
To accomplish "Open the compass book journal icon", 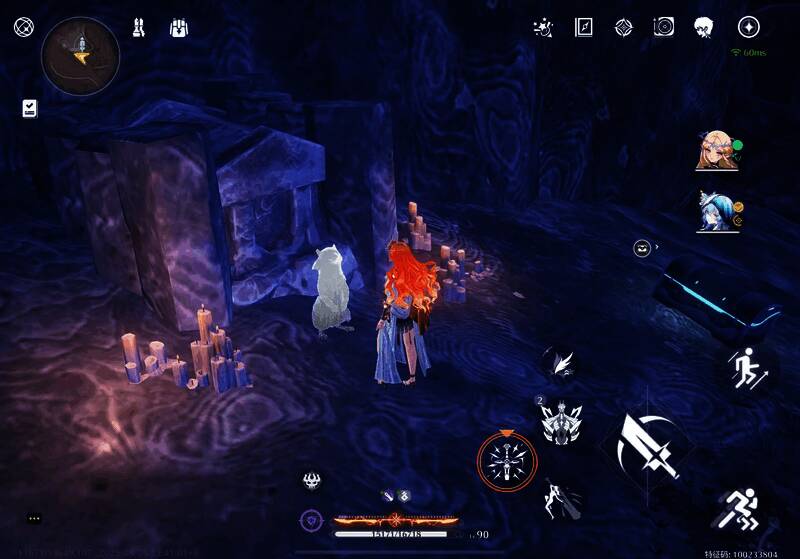I will coord(584,28).
